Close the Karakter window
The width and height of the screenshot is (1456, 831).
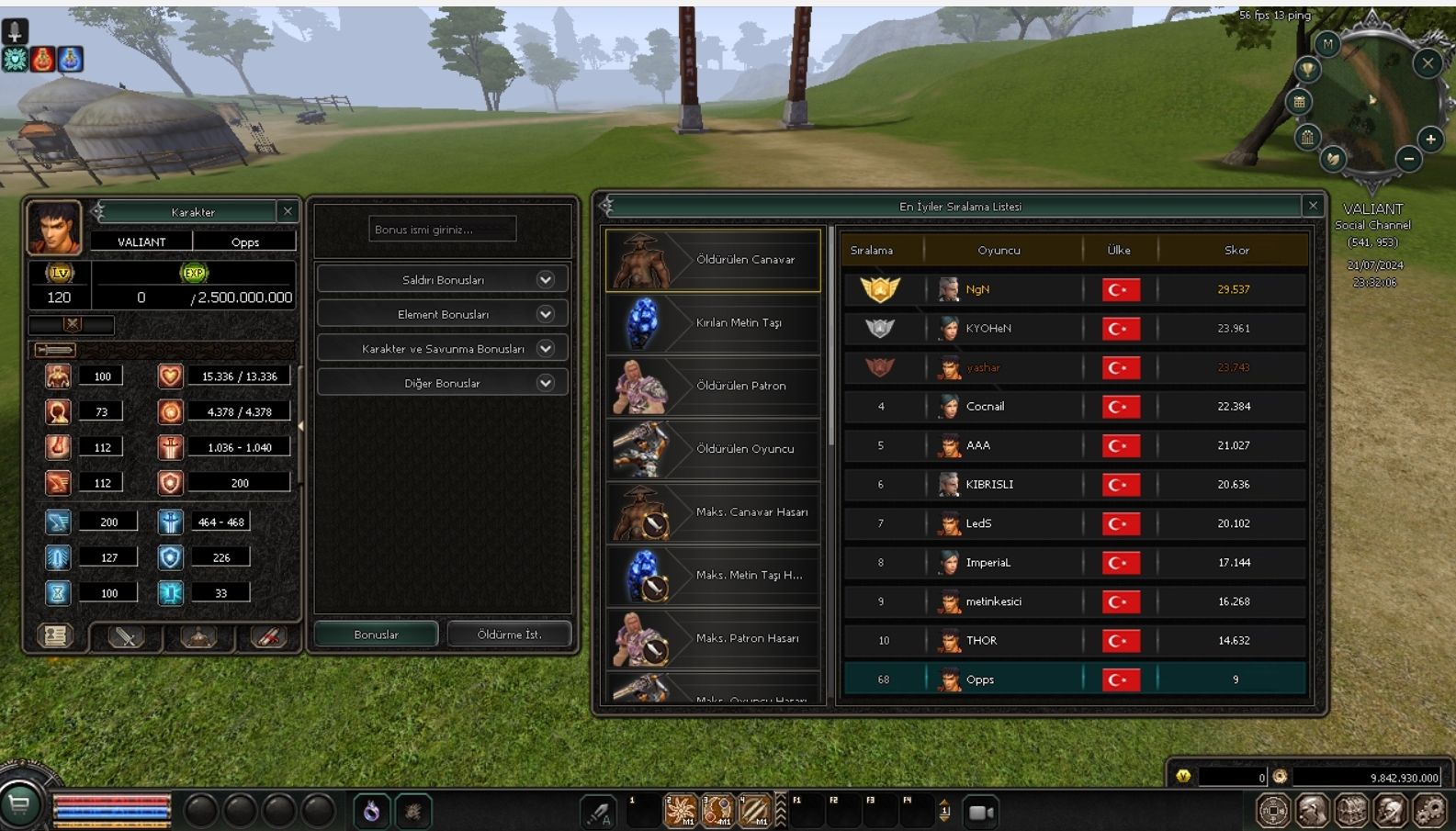click(288, 211)
